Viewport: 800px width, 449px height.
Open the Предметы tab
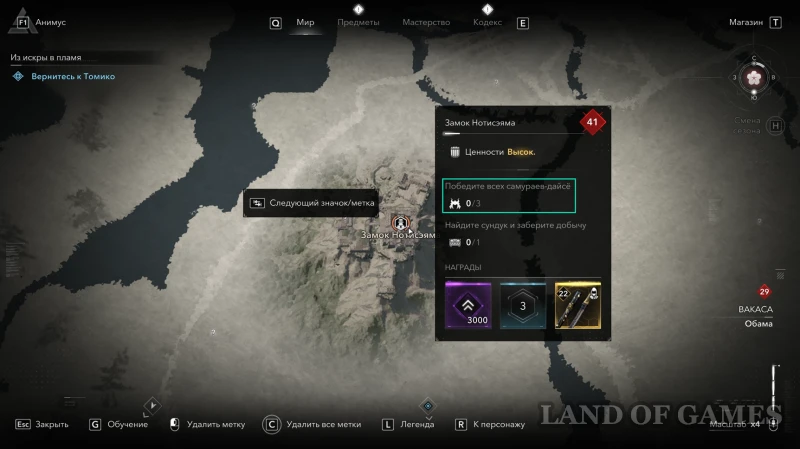[x=358, y=22]
